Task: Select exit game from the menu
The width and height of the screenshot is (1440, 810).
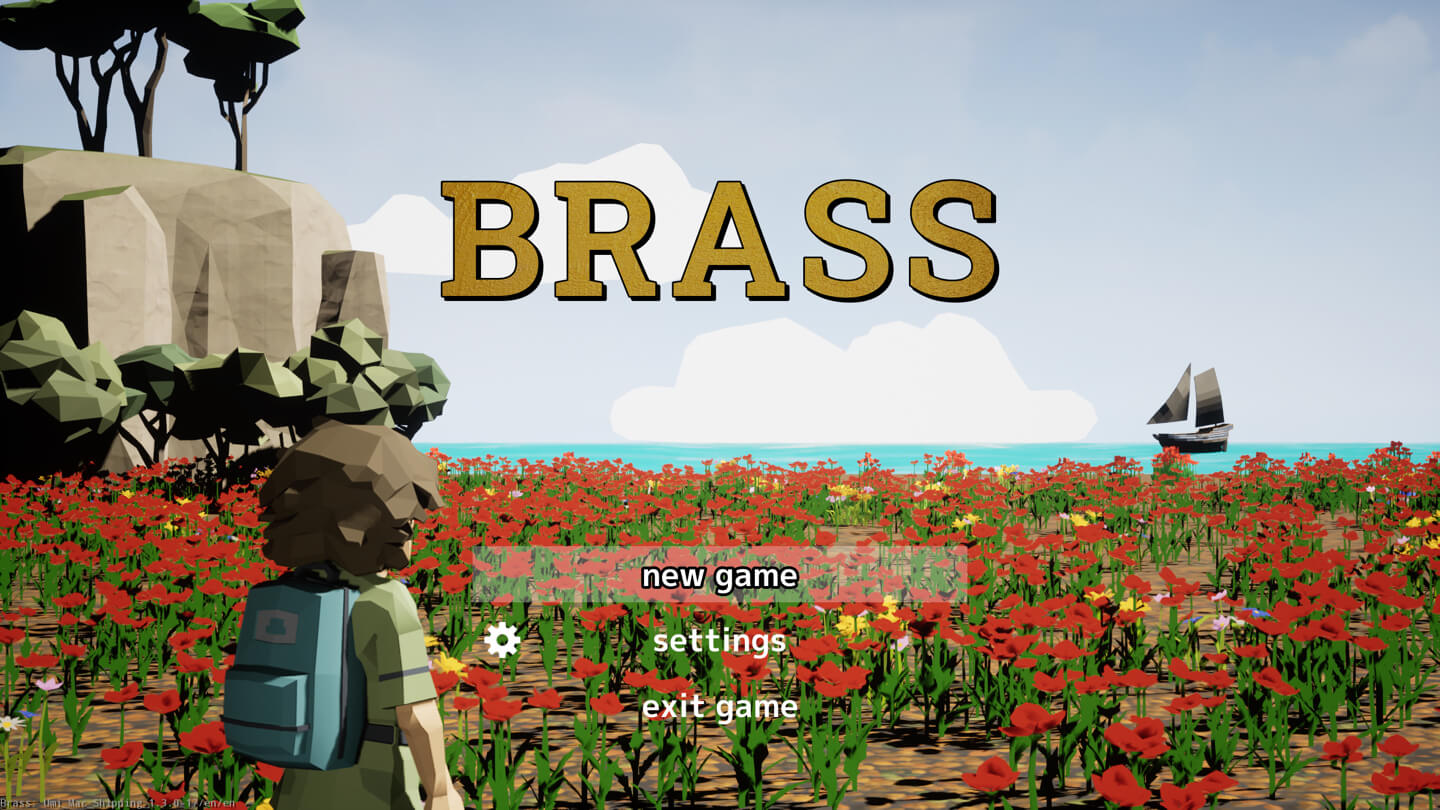Action: coord(720,706)
